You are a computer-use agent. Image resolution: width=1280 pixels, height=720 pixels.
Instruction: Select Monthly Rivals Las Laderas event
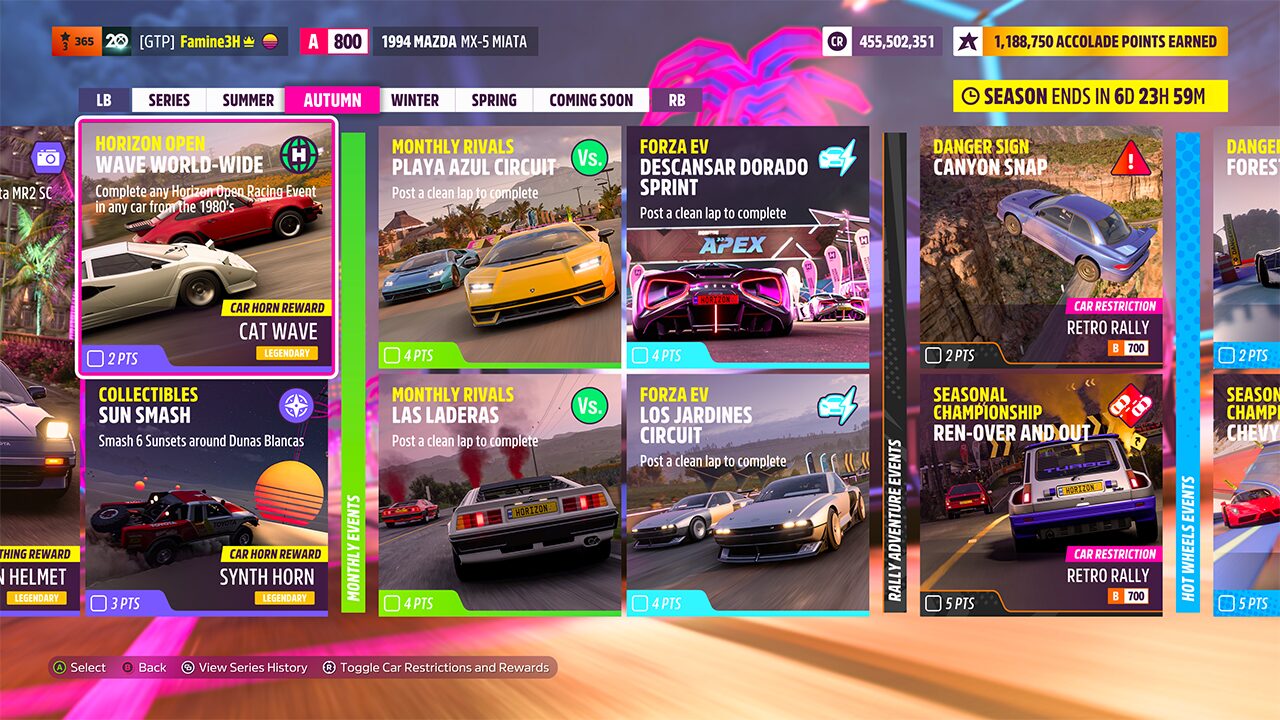[x=500, y=495]
